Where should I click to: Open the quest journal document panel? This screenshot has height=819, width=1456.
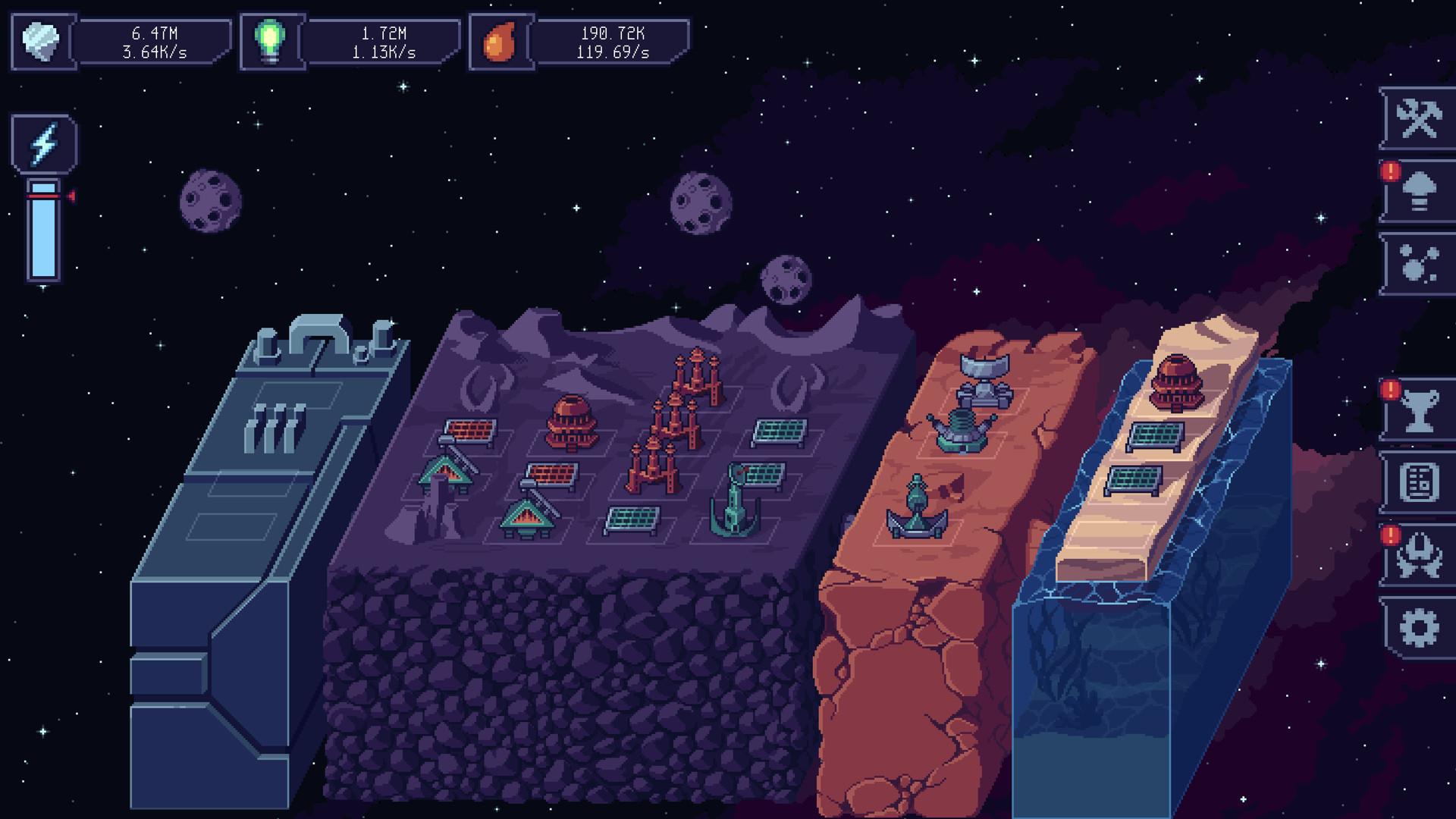click(x=1421, y=485)
